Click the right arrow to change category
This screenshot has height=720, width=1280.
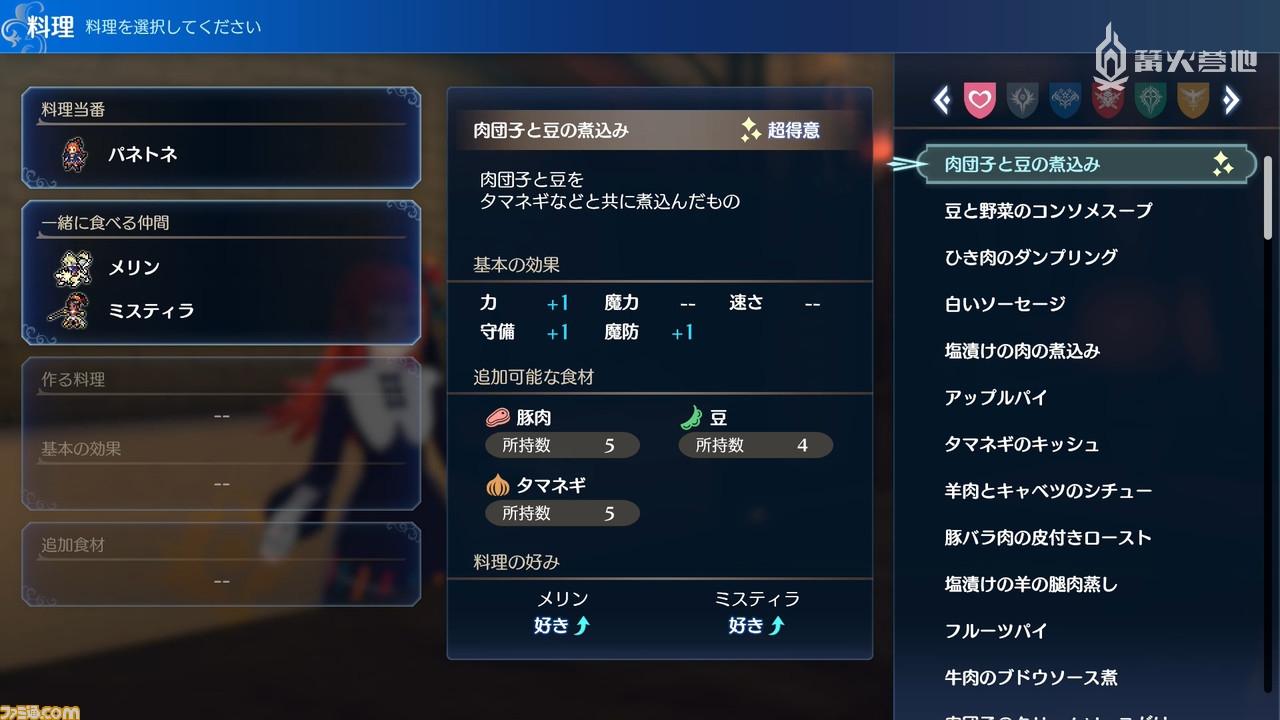pyautogui.click(x=1232, y=99)
